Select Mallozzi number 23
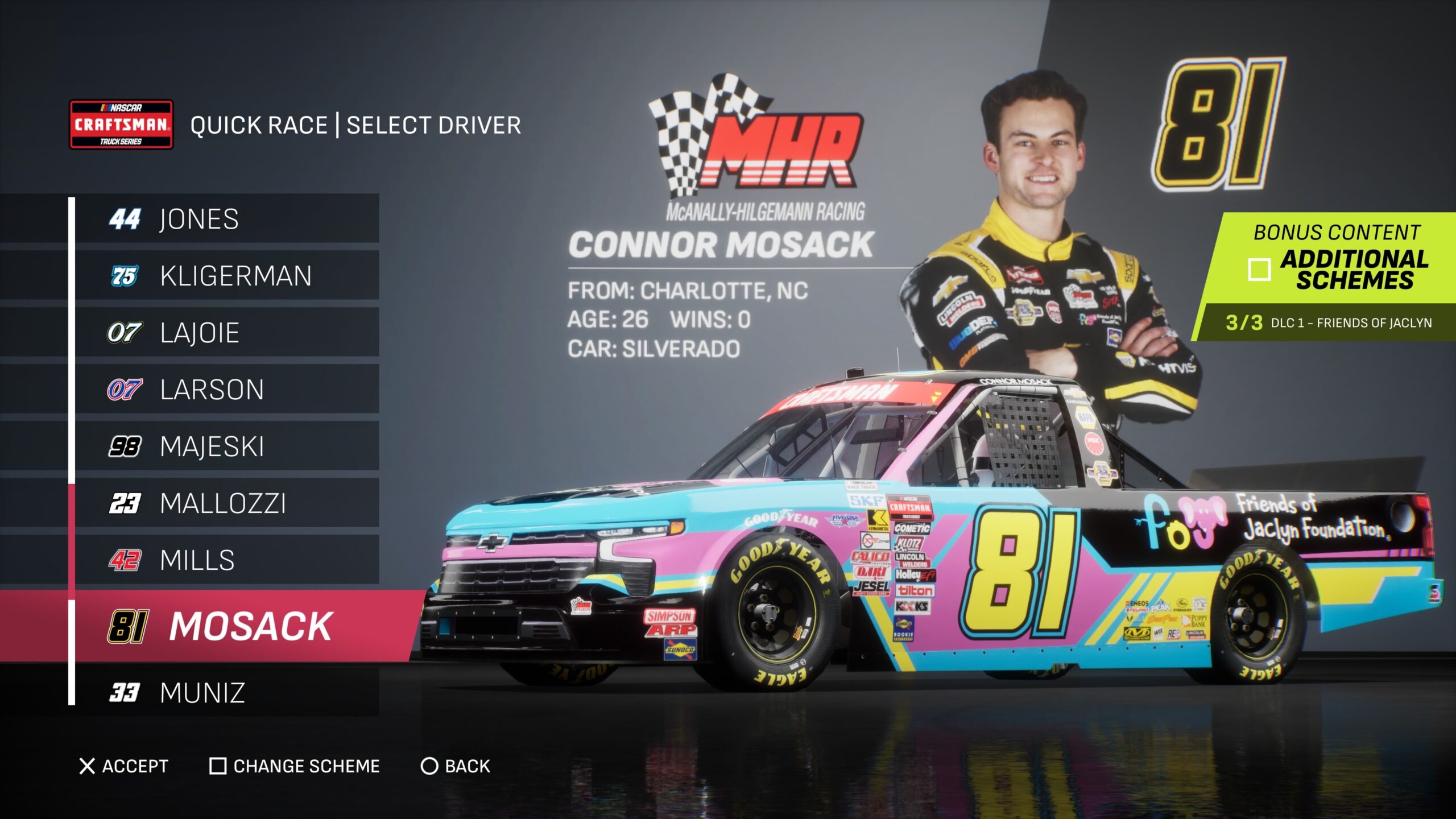The image size is (1456, 819). pos(226,503)
